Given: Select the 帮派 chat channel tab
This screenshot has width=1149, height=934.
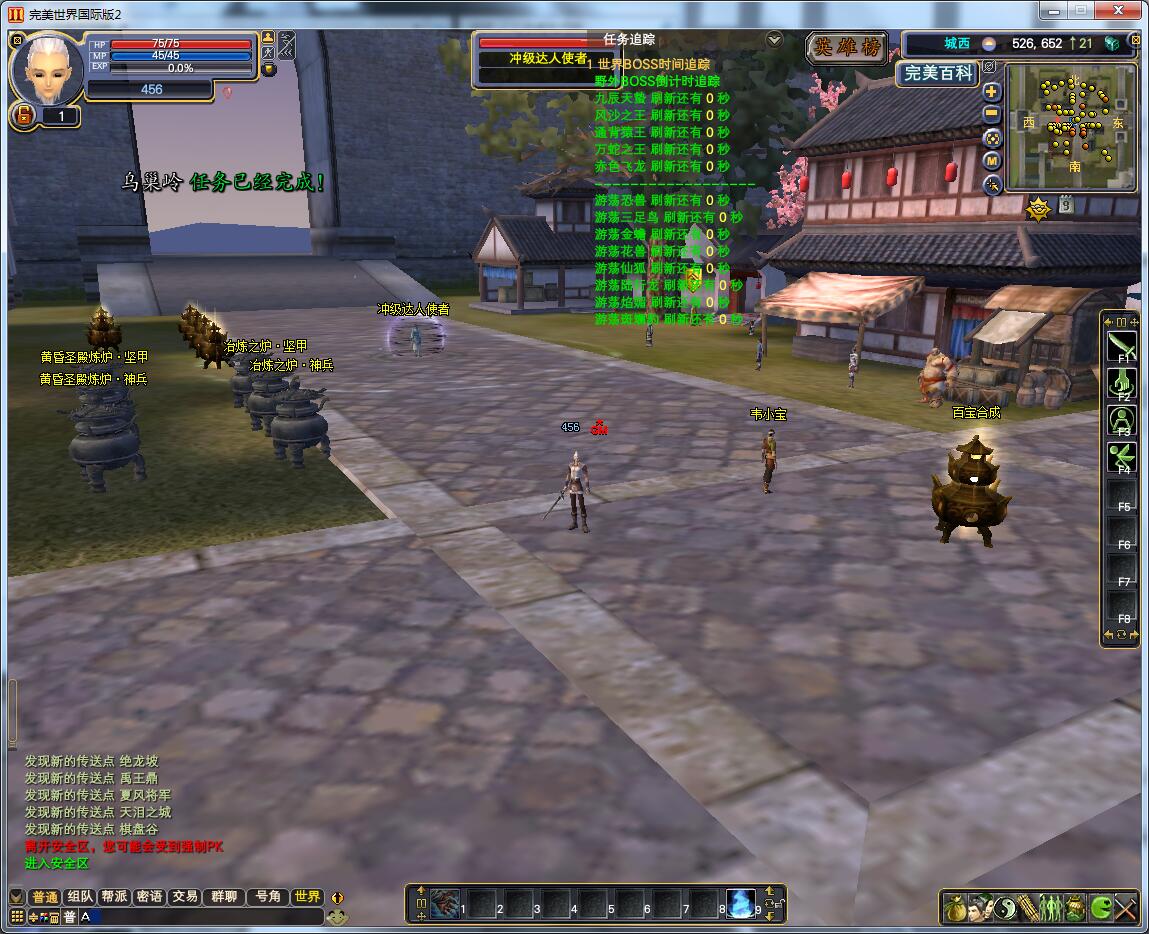Looking at the screenshot, I should (114, 897).
